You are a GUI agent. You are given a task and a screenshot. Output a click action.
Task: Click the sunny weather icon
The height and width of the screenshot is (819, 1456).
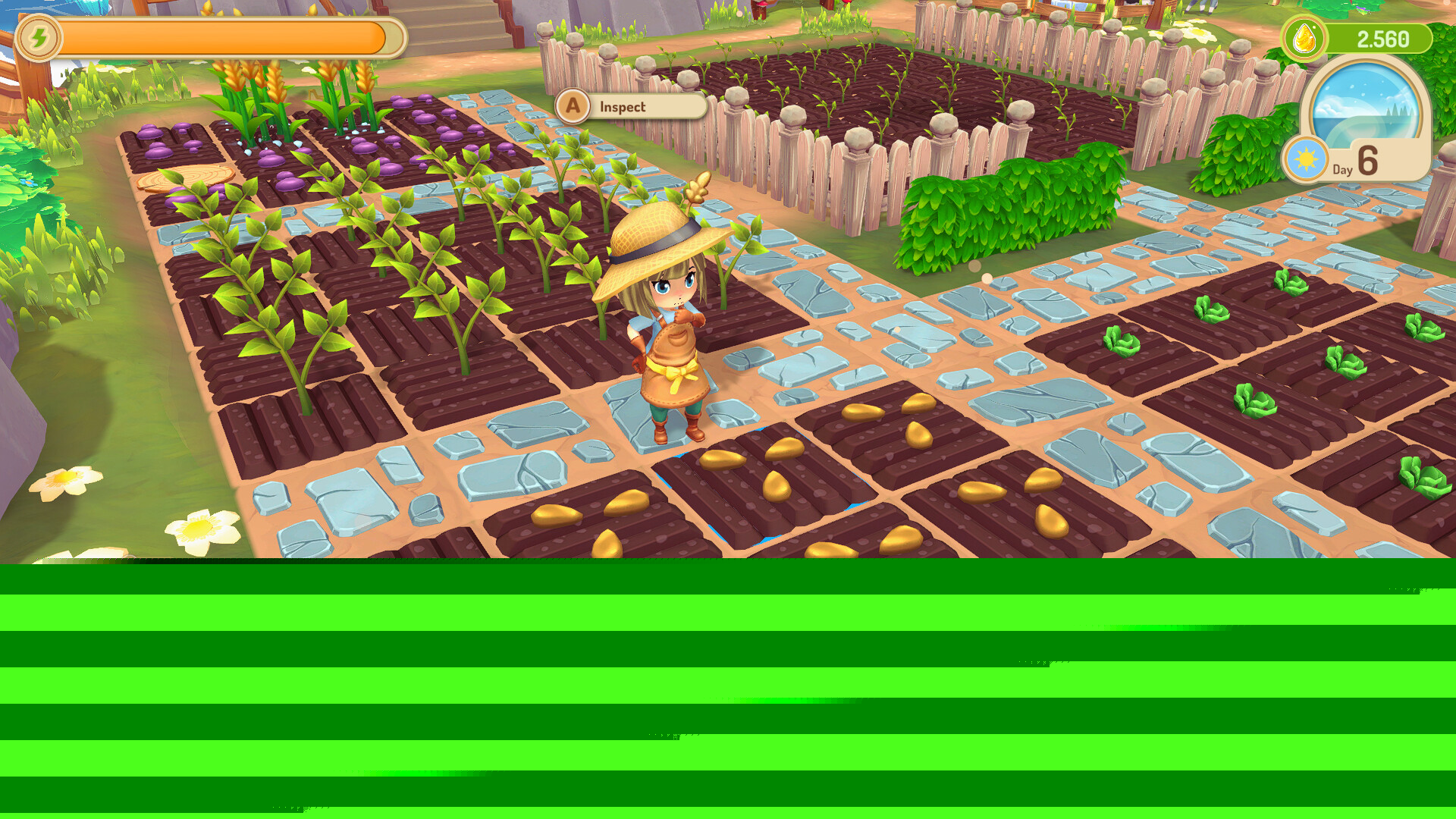[1306, 160]
